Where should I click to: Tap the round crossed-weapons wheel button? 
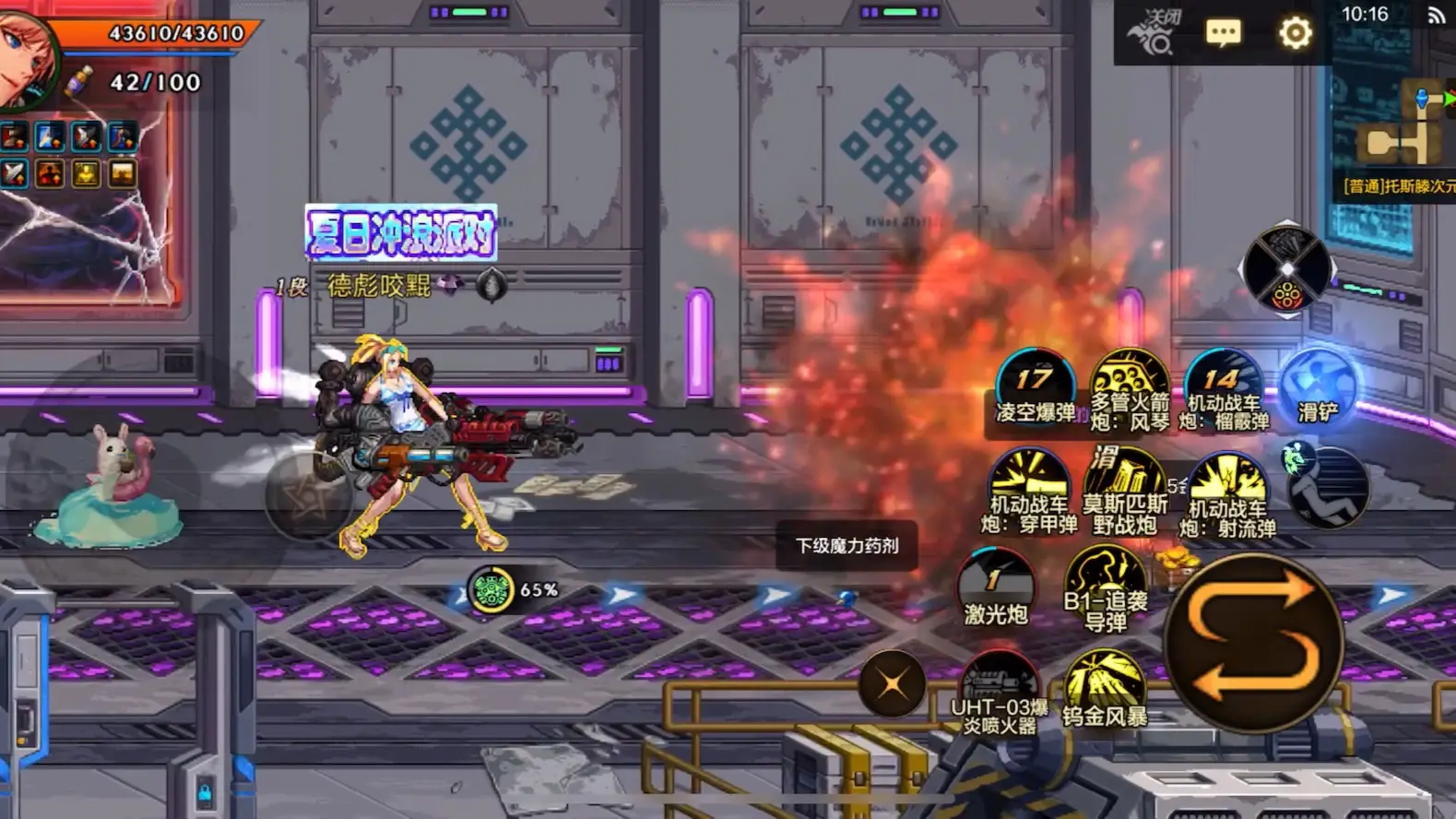click(1286, 270)
